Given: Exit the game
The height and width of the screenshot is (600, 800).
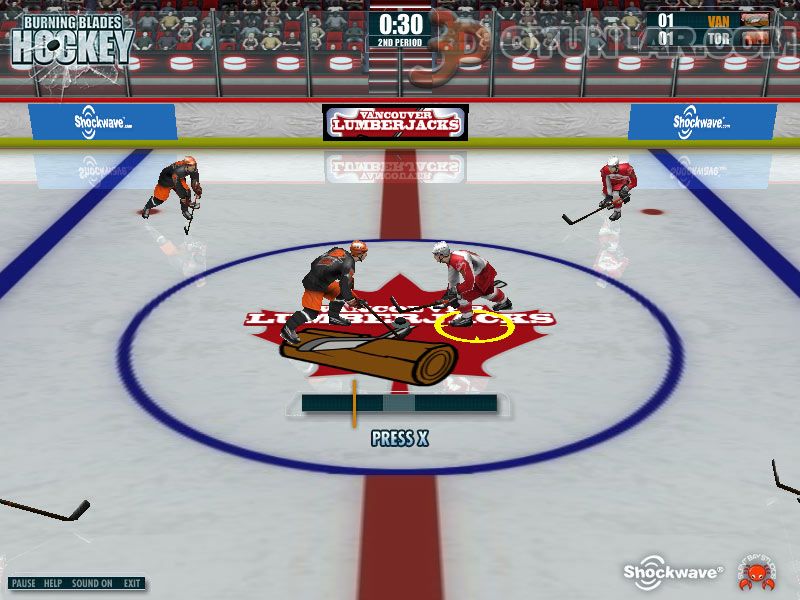Looking at the screenshot, I should point(132,583).
